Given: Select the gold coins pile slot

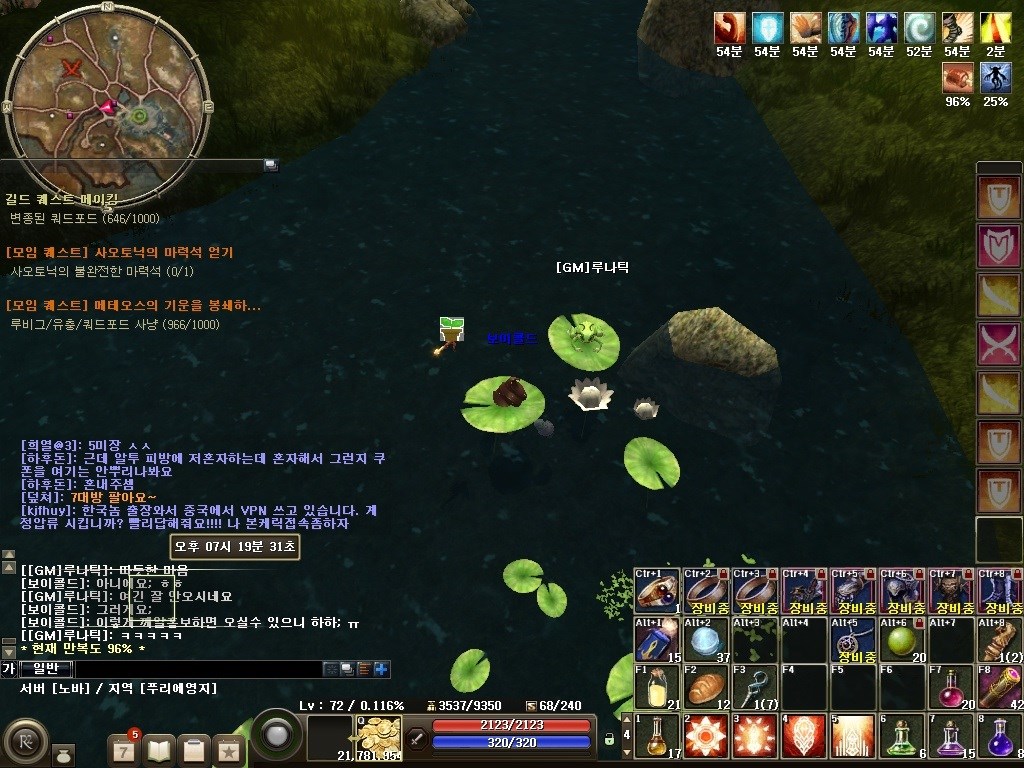Looking at the screenshot, I should pos(379,737).
